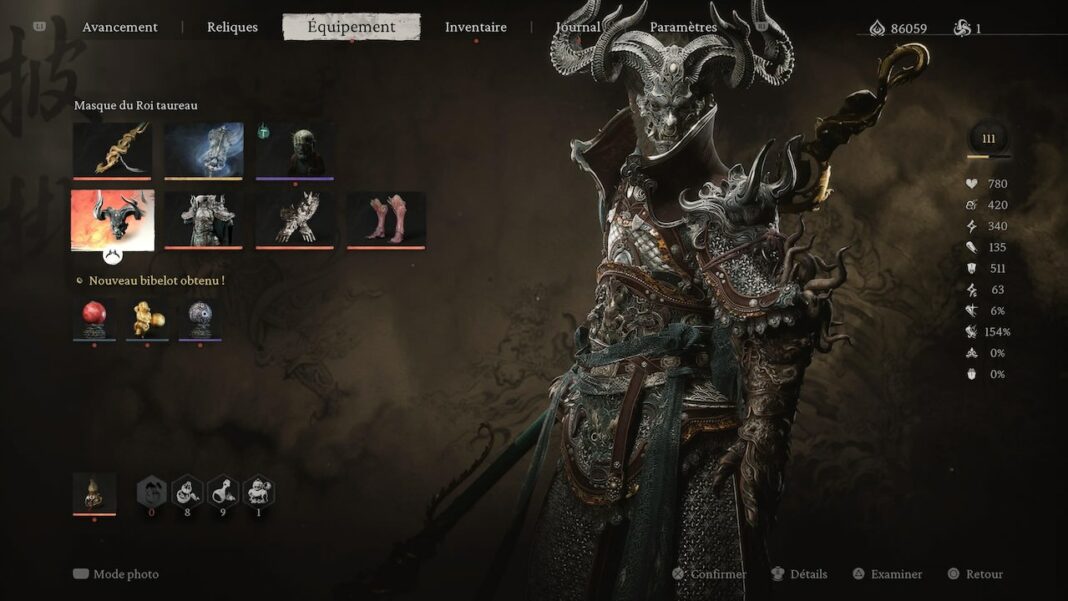
Task: Open the Paramètres tab
Action: pos(683,27)
